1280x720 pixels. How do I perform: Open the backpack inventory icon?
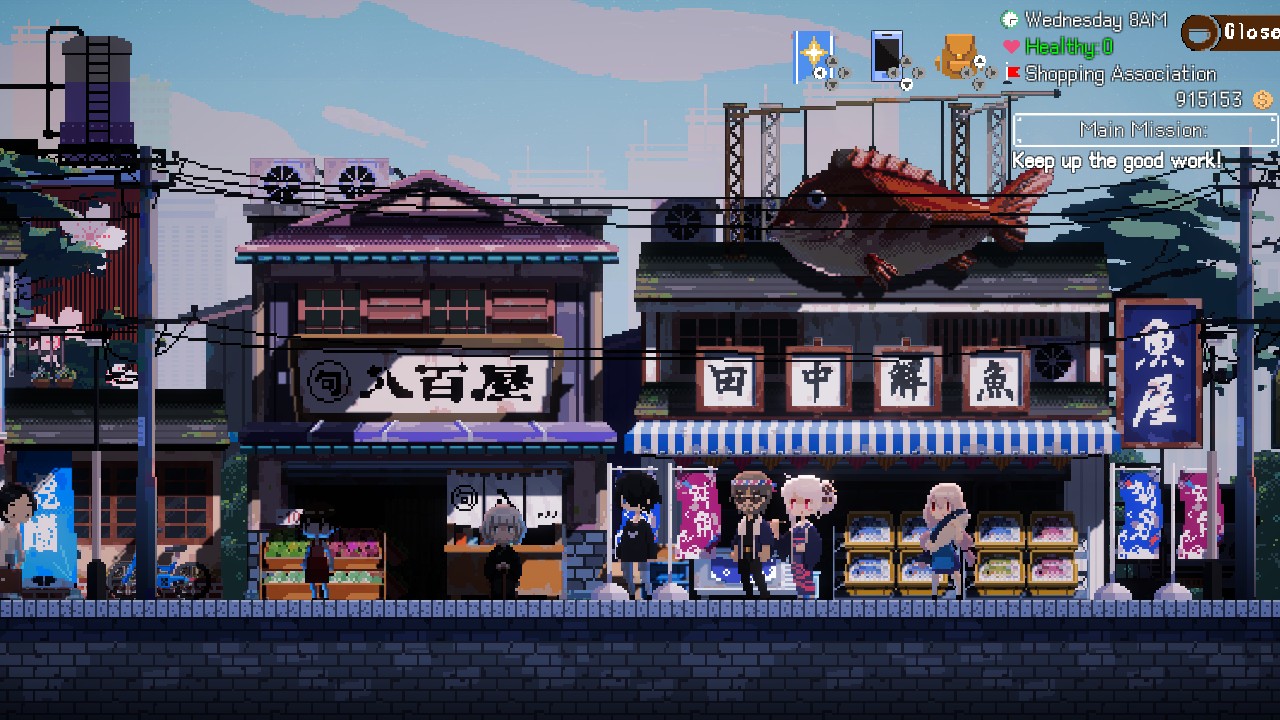[958, 54]
